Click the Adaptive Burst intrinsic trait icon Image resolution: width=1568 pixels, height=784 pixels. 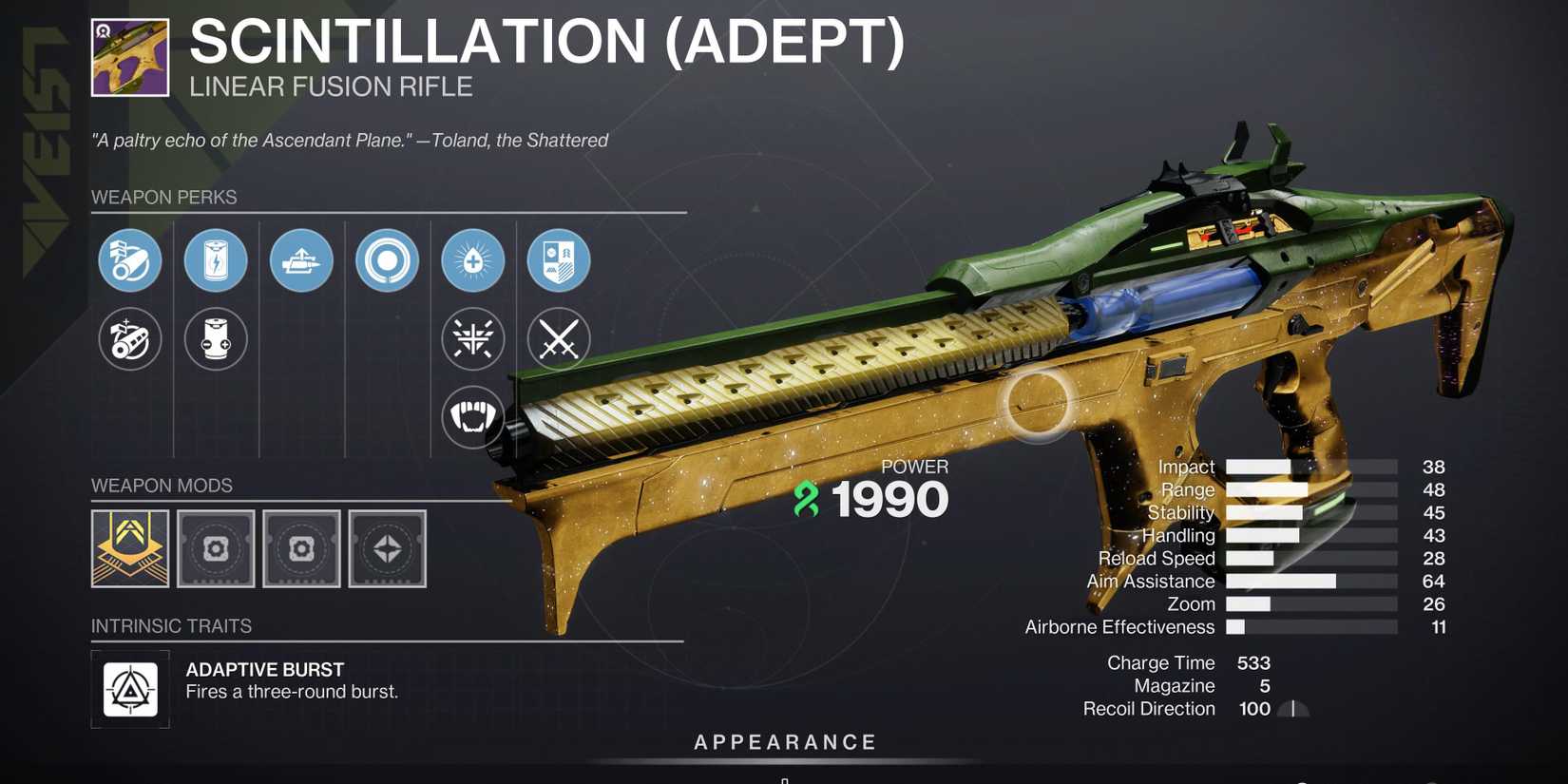(x=130, y=690)
